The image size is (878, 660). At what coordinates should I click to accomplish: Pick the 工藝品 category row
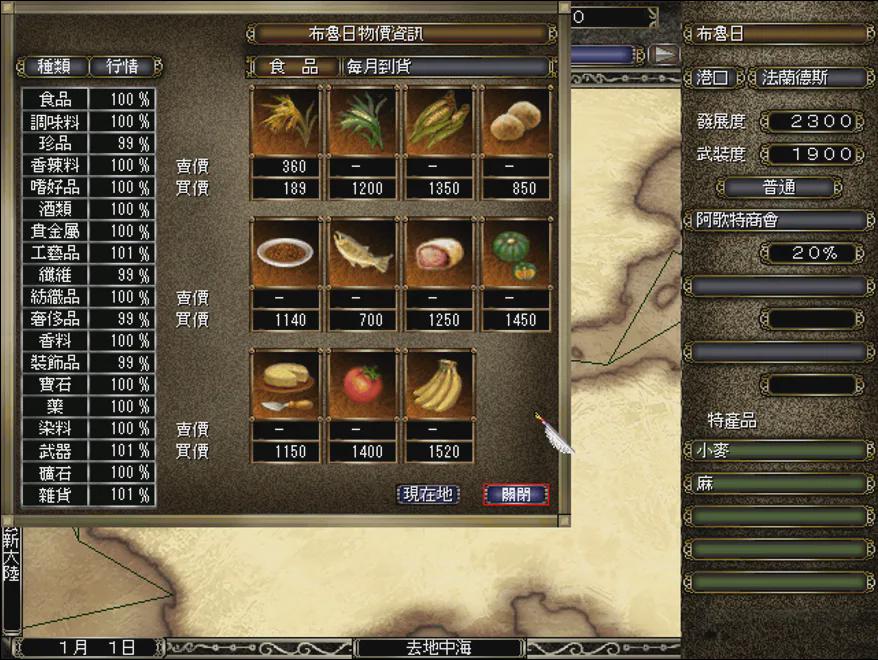pos(55,253)
